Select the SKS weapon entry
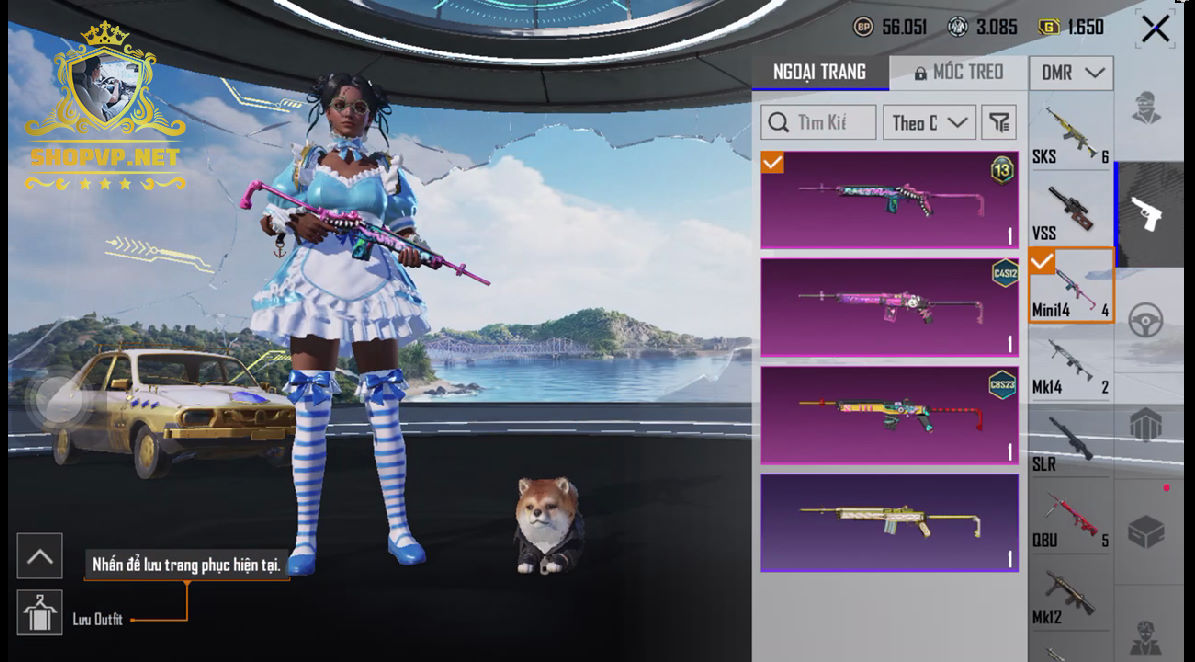Viewport: 1195px width, 662px height. pyautogui.click(x=1071, y=134)
